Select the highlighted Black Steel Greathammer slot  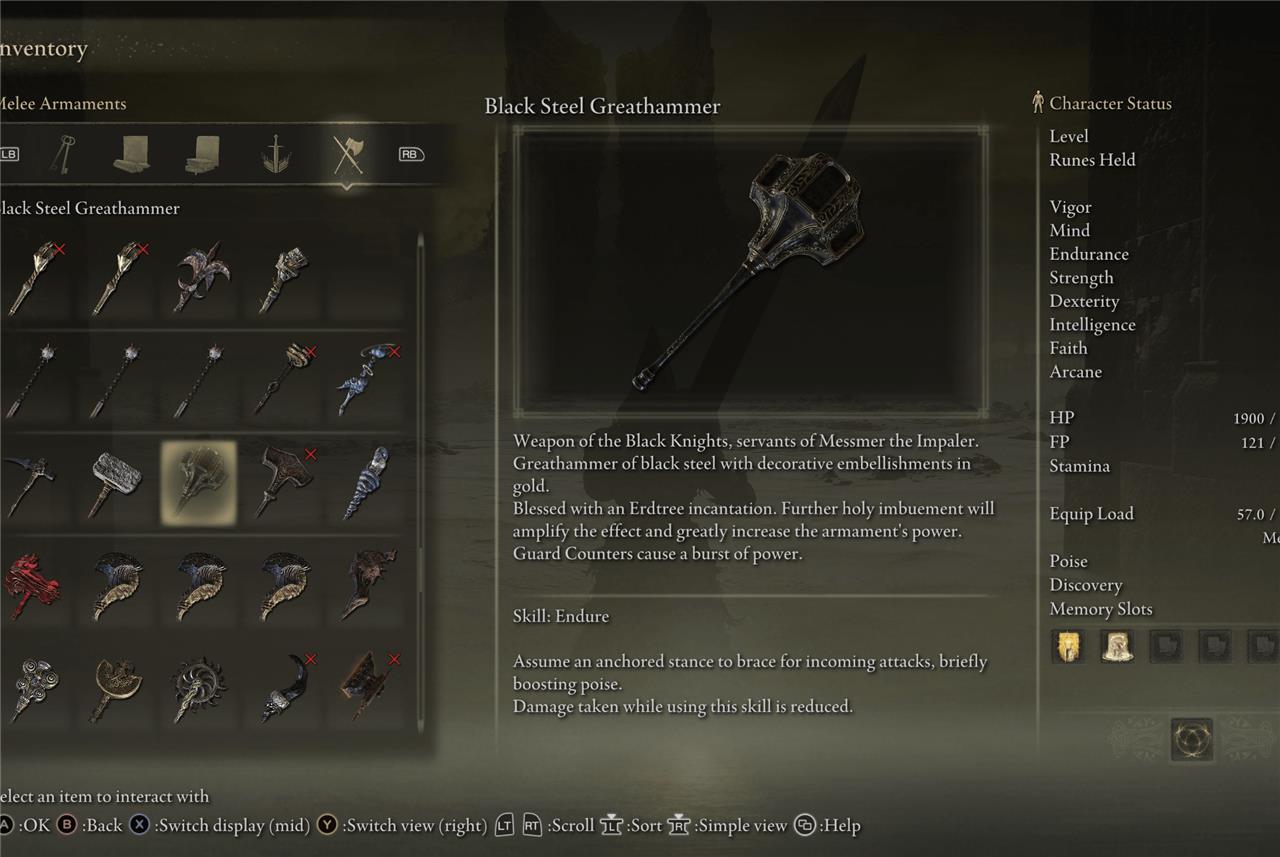tap(199, 483)
